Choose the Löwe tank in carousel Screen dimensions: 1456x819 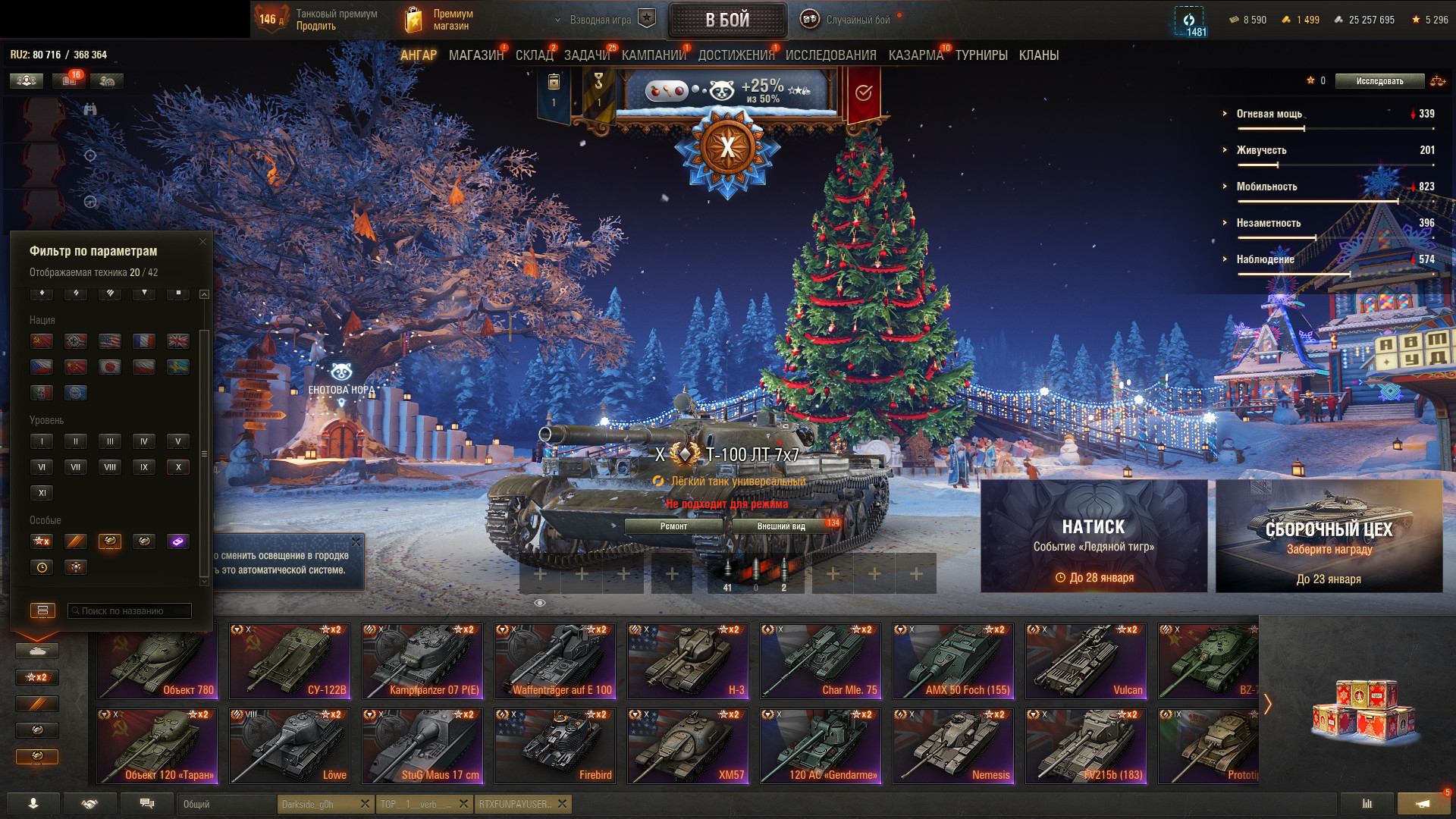click(290, 746)
